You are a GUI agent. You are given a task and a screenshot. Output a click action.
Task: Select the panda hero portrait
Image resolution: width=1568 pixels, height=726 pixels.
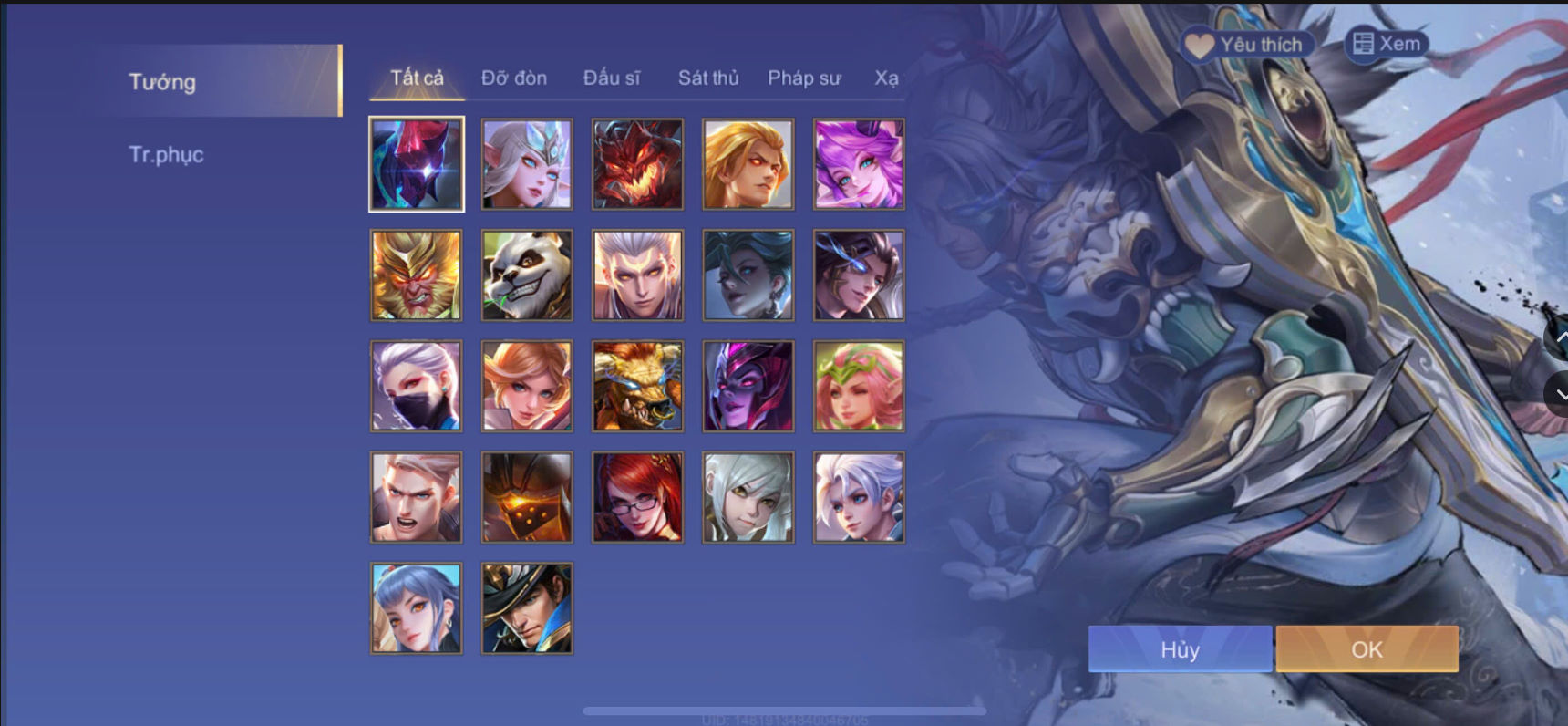(x=526, y=275)
